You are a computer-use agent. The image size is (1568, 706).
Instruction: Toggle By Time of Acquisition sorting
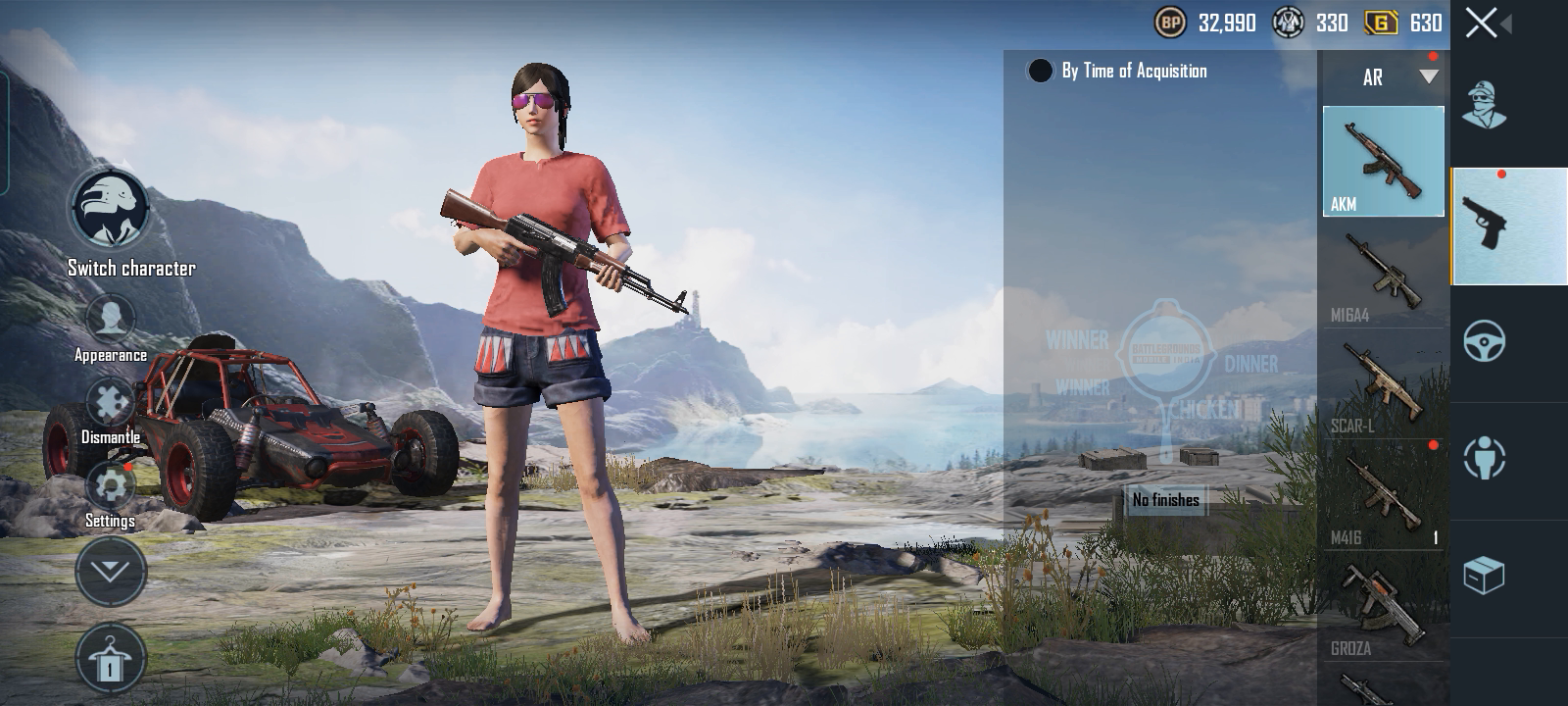coord(1040,71)
